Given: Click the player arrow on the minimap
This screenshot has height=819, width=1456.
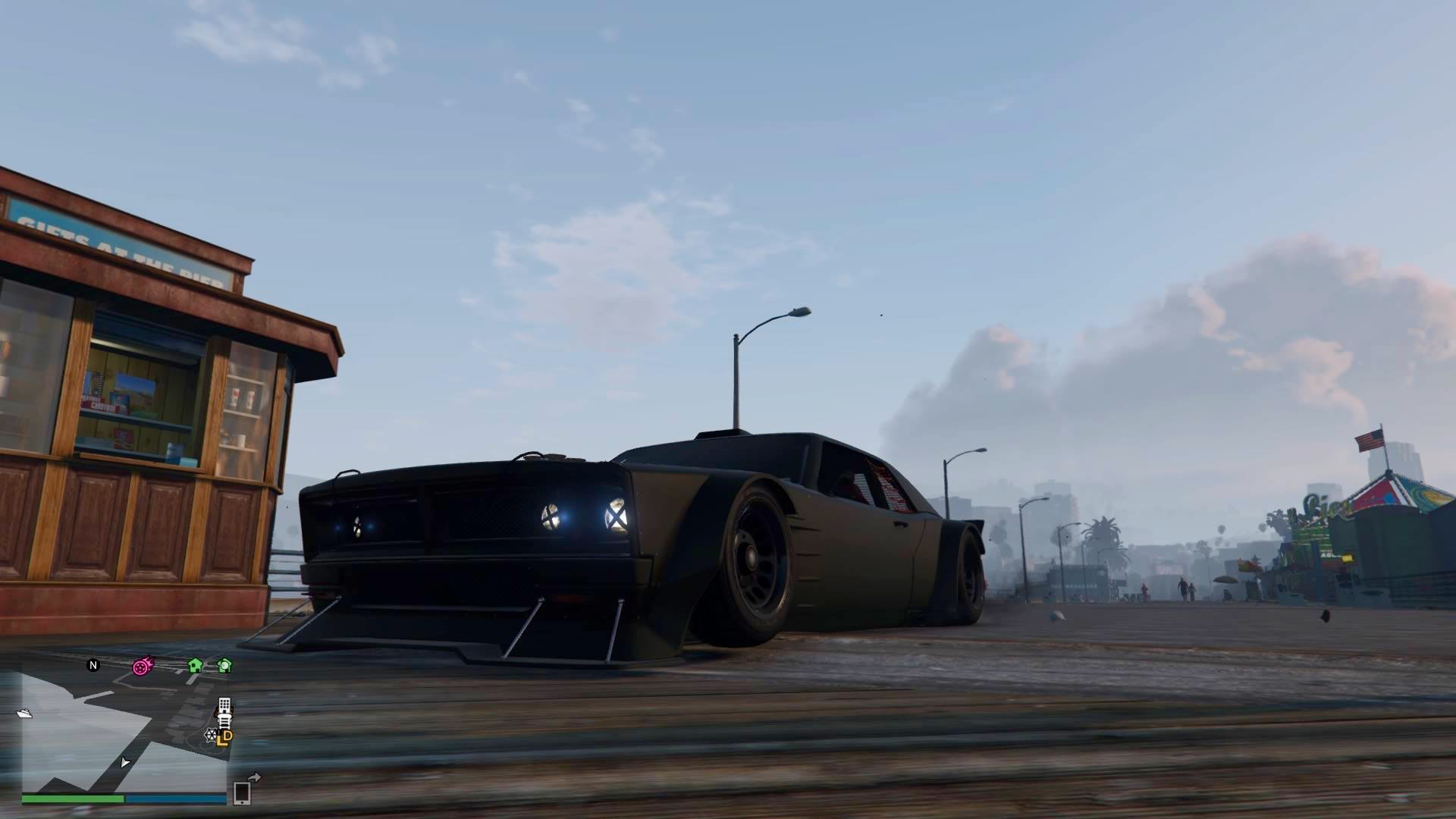Looking at the screenshot, I should click(125, 762).
